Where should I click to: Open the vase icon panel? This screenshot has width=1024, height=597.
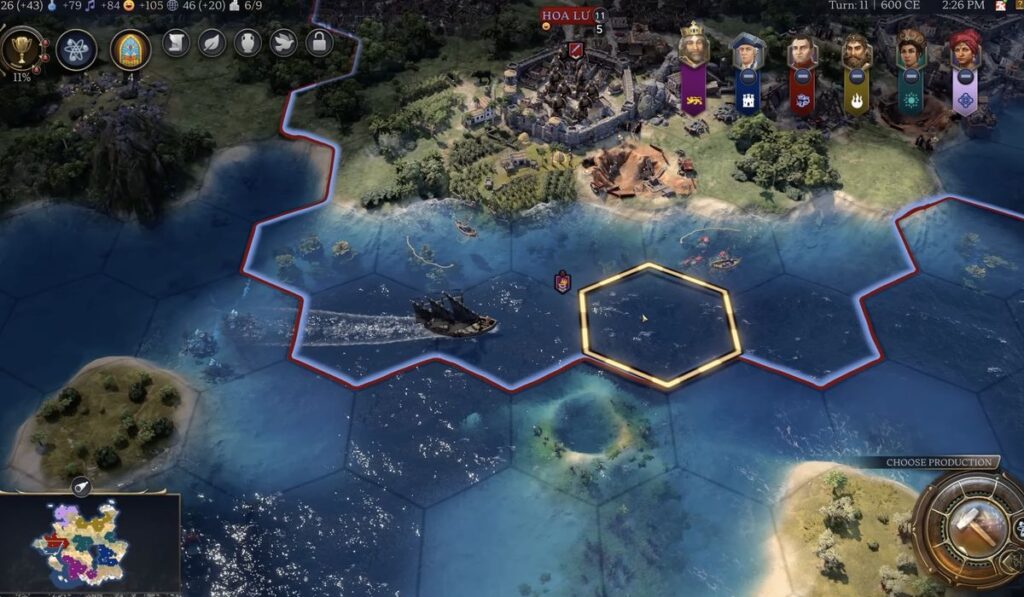coord(247,42)
